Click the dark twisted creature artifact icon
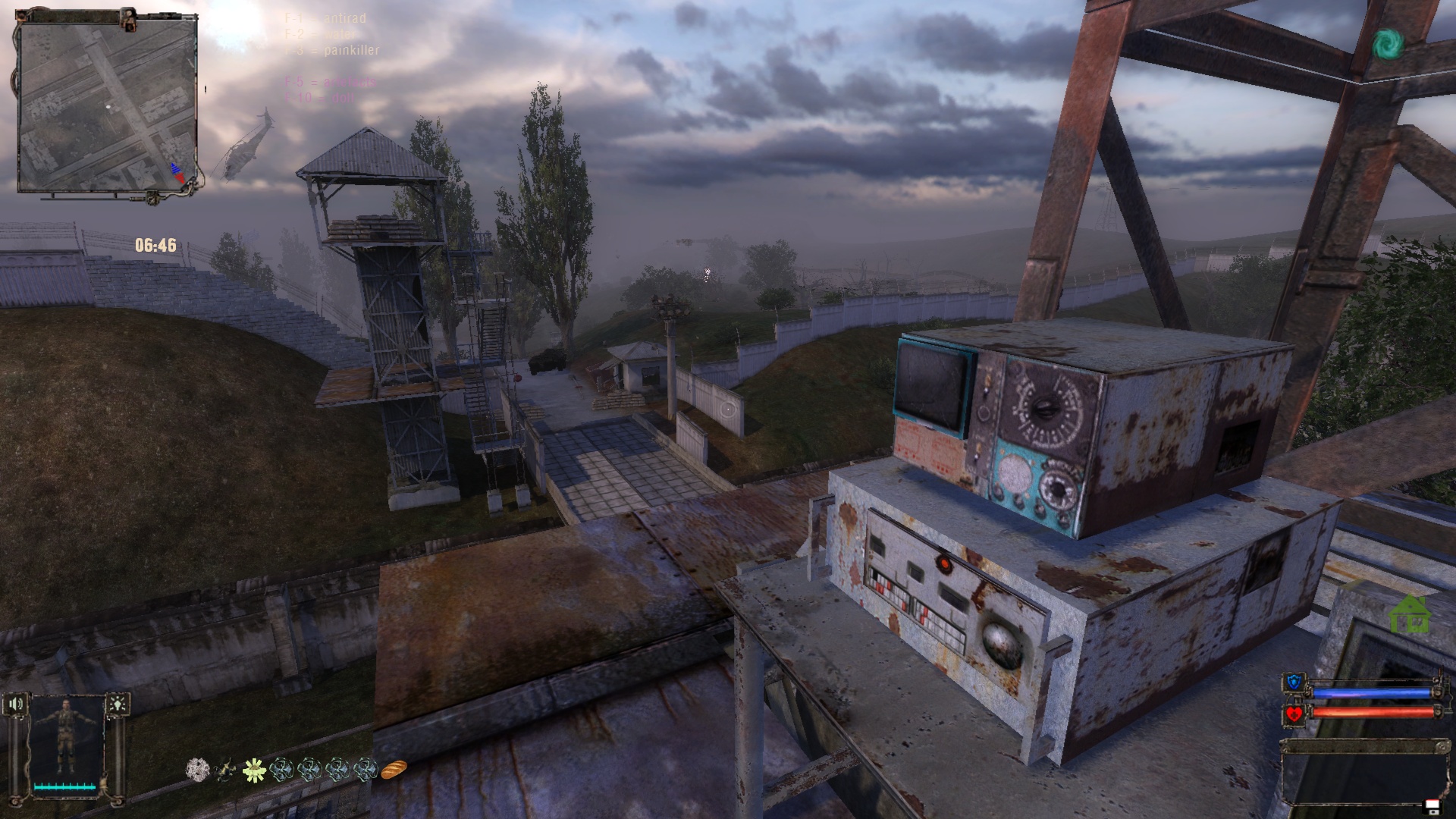 [x=225, y=770]
